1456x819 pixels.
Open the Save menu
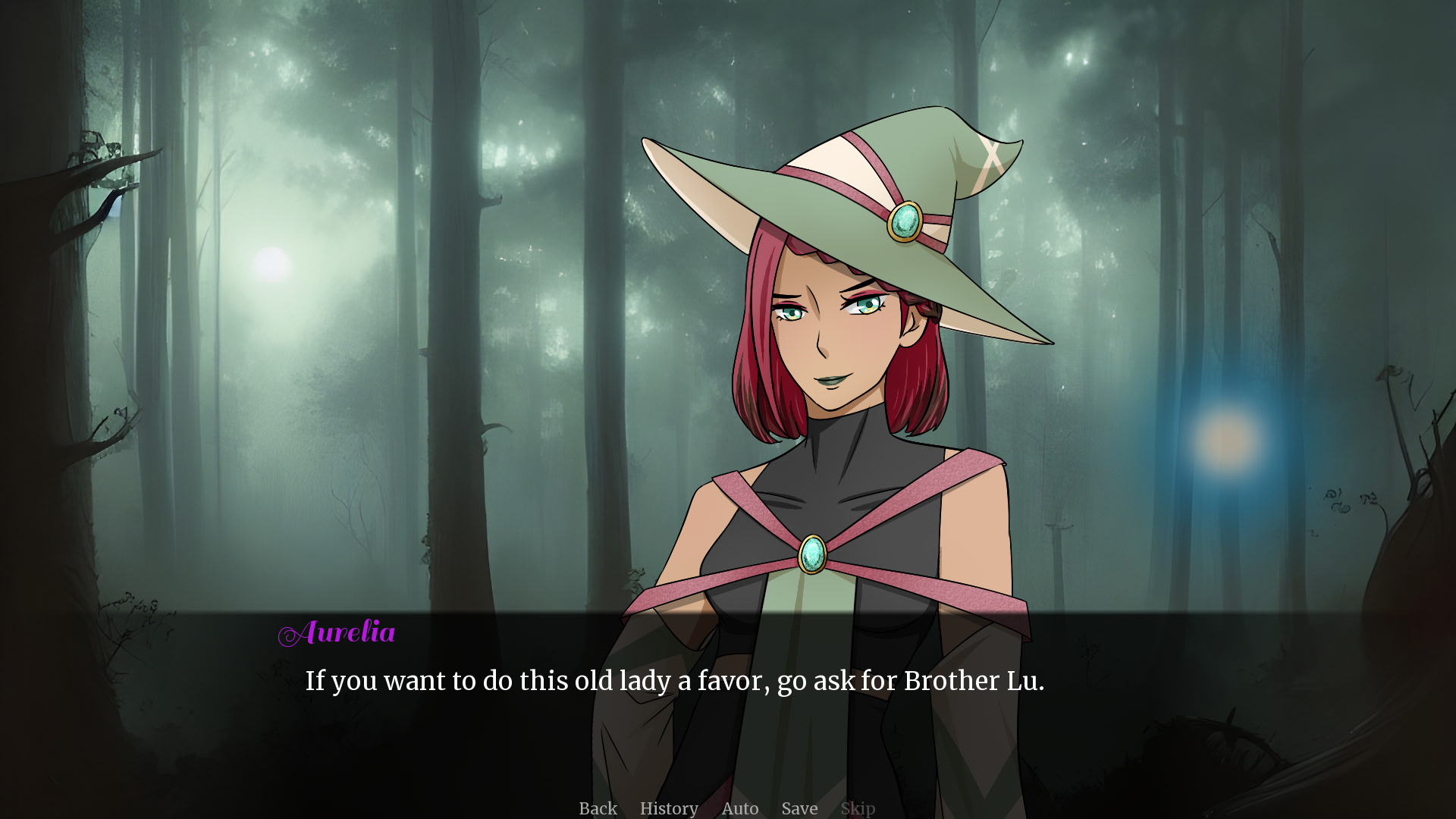pyautogui.click(x=799, y=808)
